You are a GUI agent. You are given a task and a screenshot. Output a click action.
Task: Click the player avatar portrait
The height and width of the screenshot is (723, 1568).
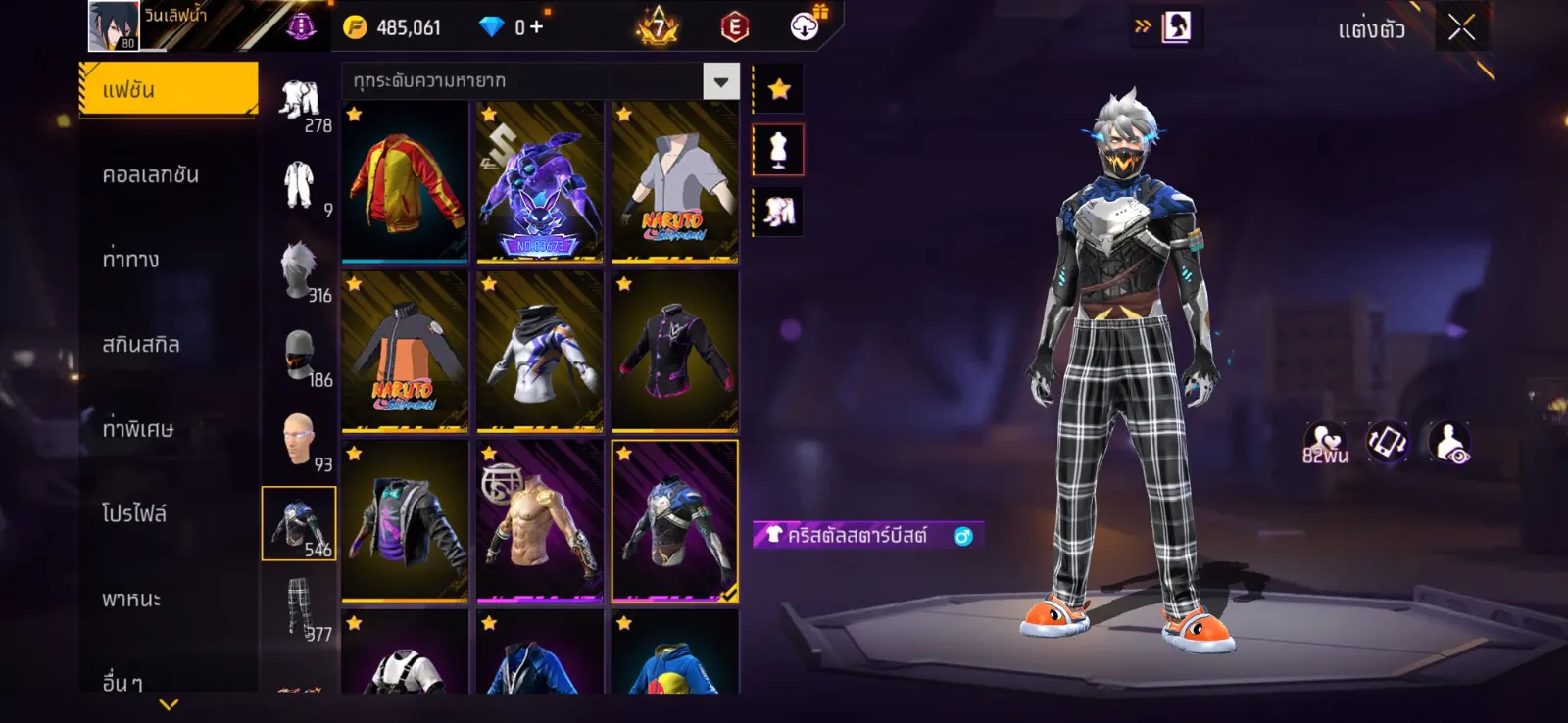pos(113,26)
